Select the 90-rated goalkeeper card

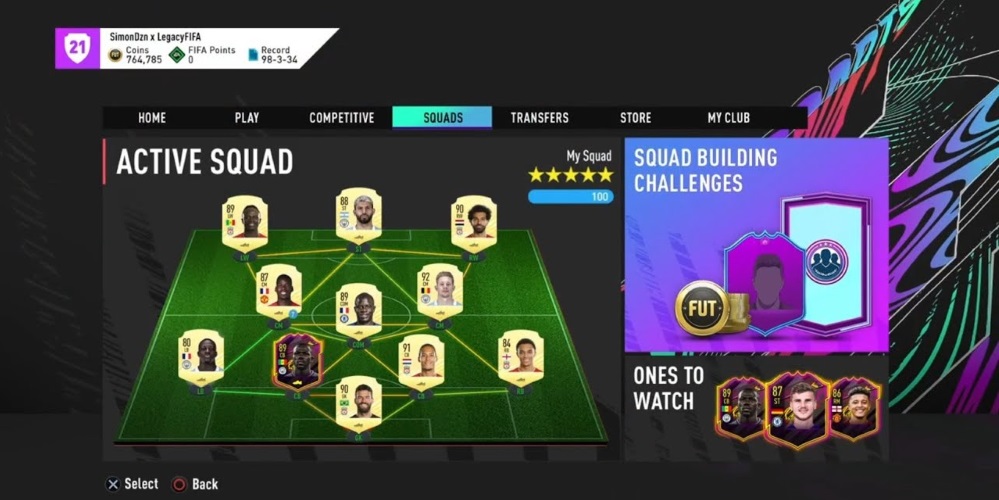pyautogui.click(x=359, y=402)
